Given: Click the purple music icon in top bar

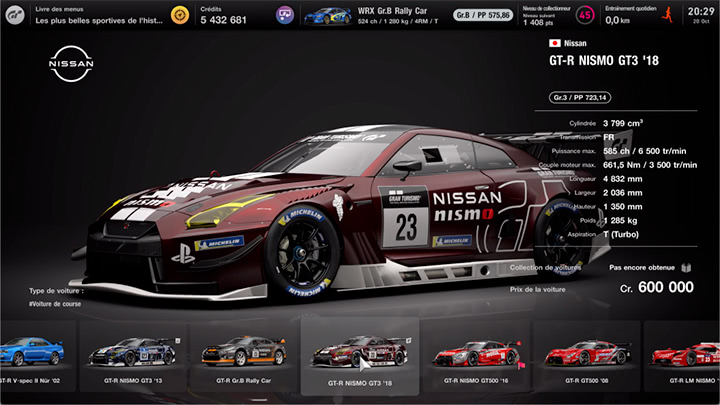Looking at the screenshot, I should tap(285, 15).
